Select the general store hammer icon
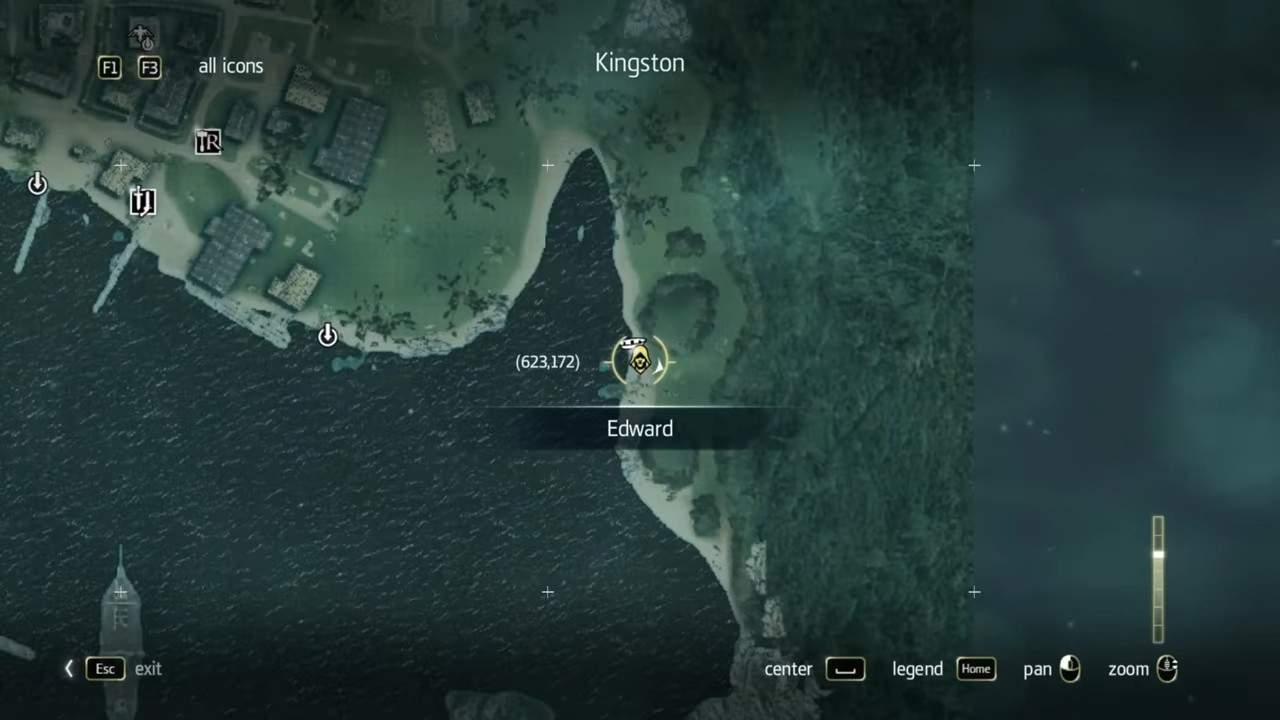This screenshot has width=1280, height=720. coord(207,142)
